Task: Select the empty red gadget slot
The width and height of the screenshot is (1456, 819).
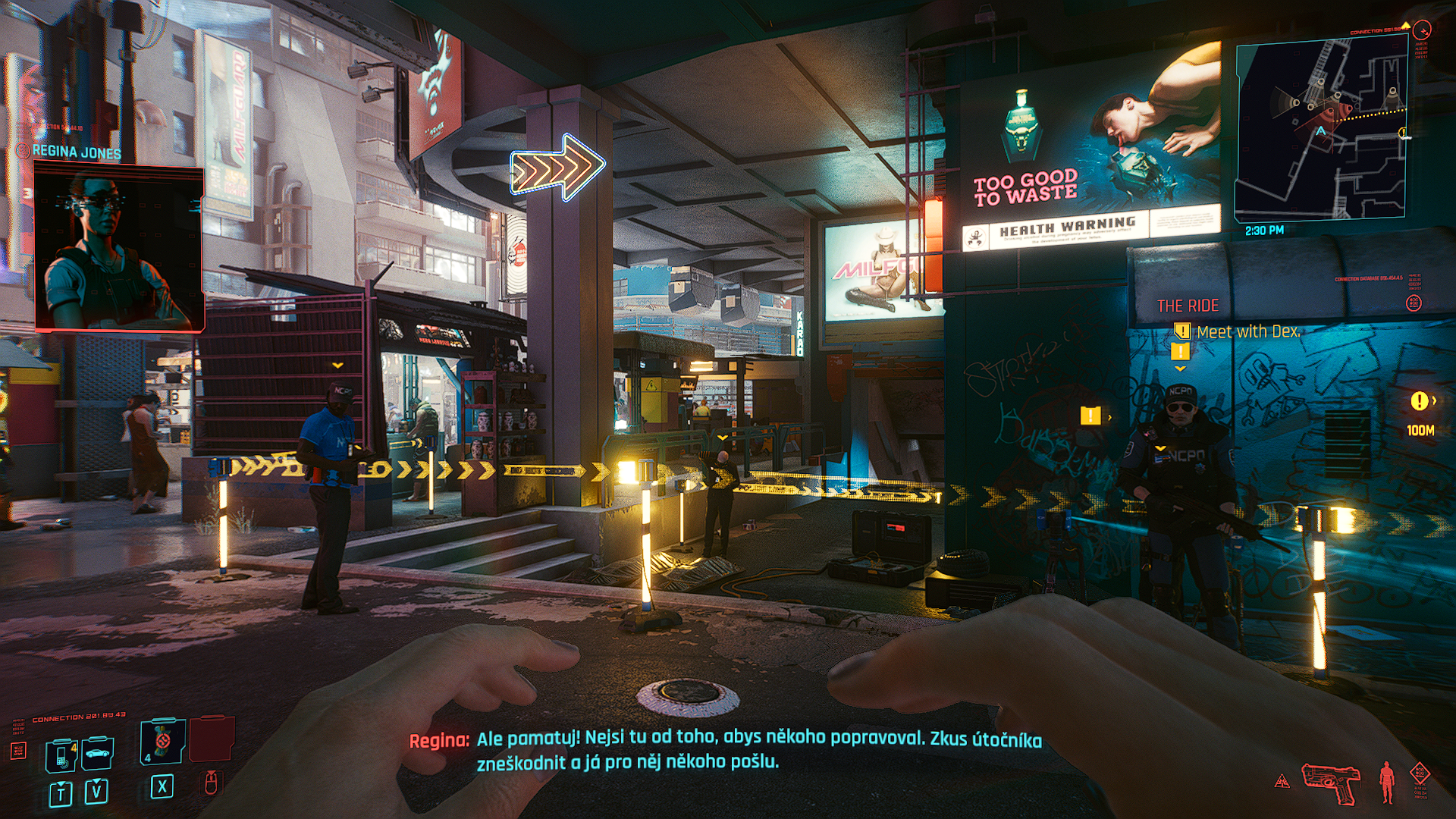Action: pos(211,738)
